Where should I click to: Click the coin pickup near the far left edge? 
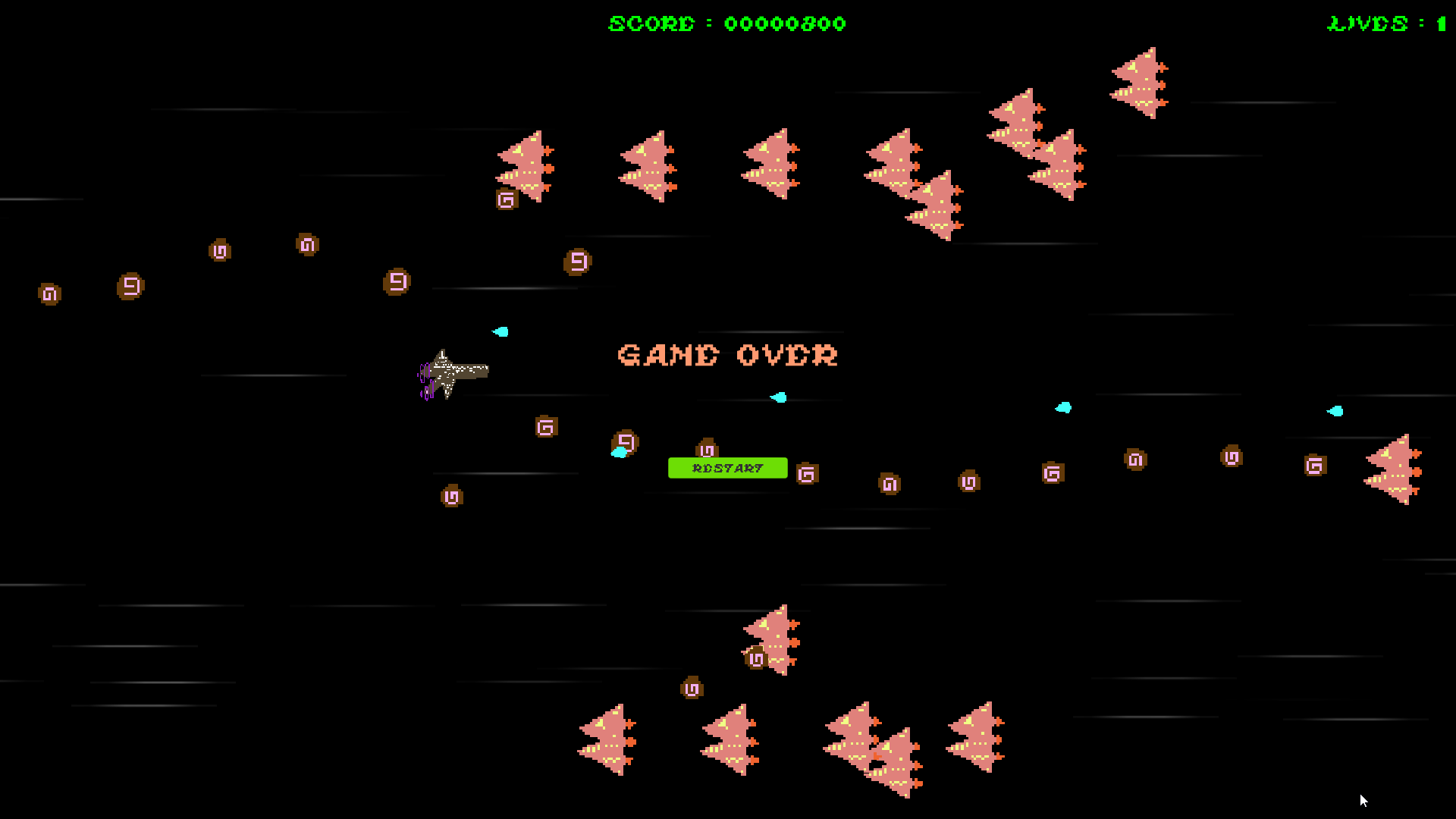48,294
